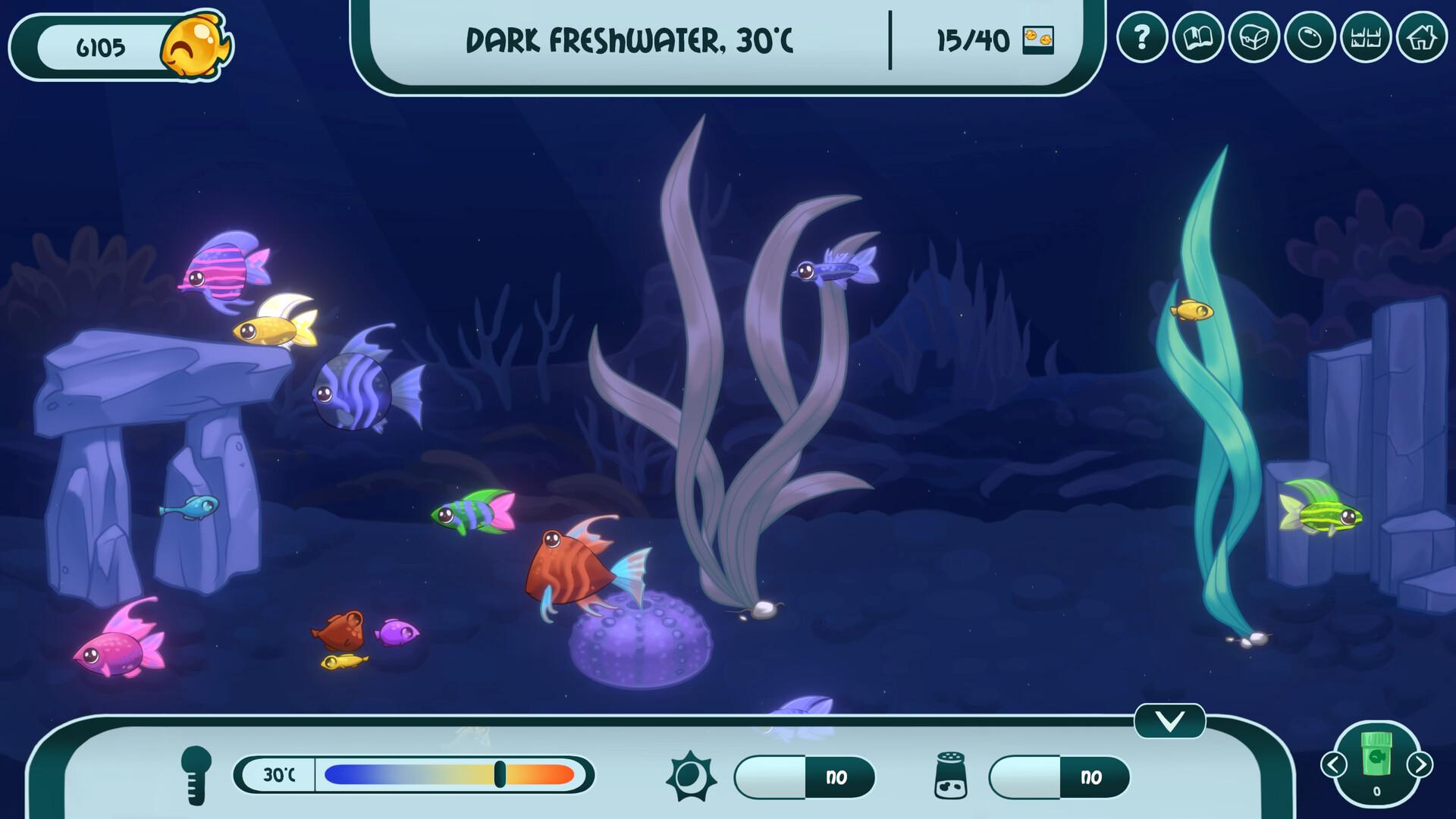The height and width of the screenshot is (819, 1456).
Task: Open the help menu via question mark icon
Action: (x=1144, y=35)
